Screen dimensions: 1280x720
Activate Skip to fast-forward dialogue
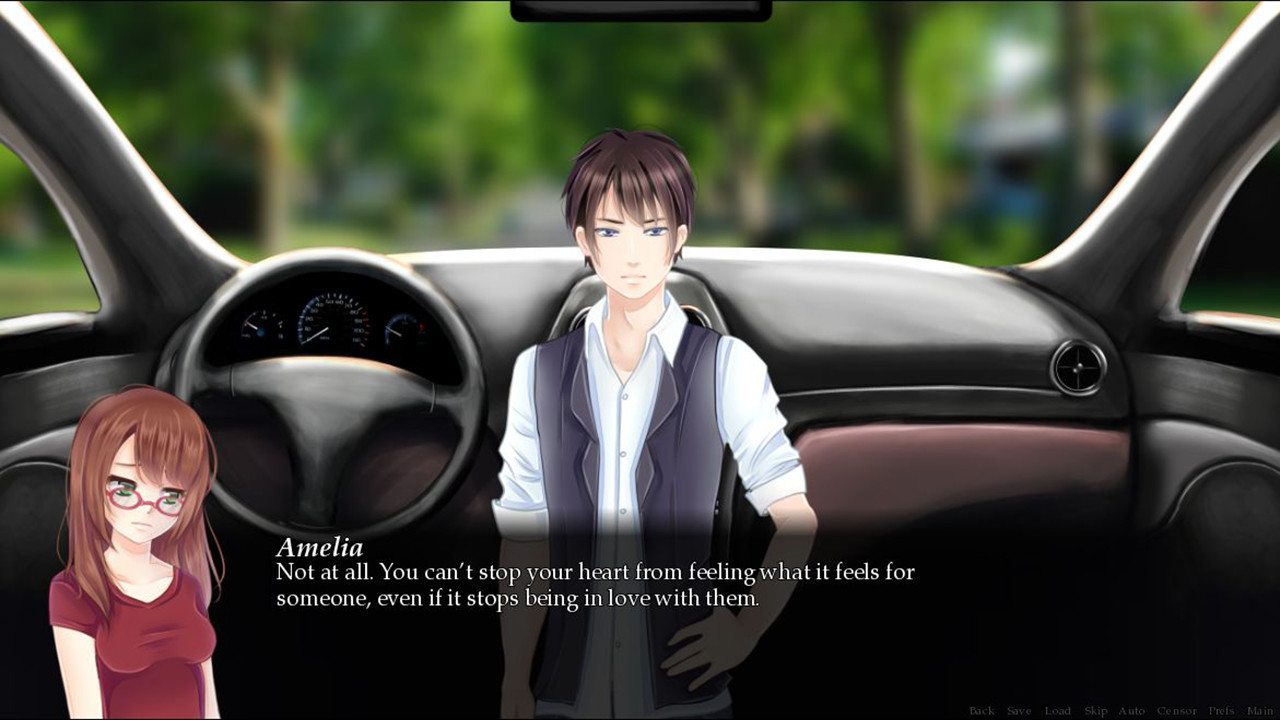pyautogui.click(x=1096, y=711)
